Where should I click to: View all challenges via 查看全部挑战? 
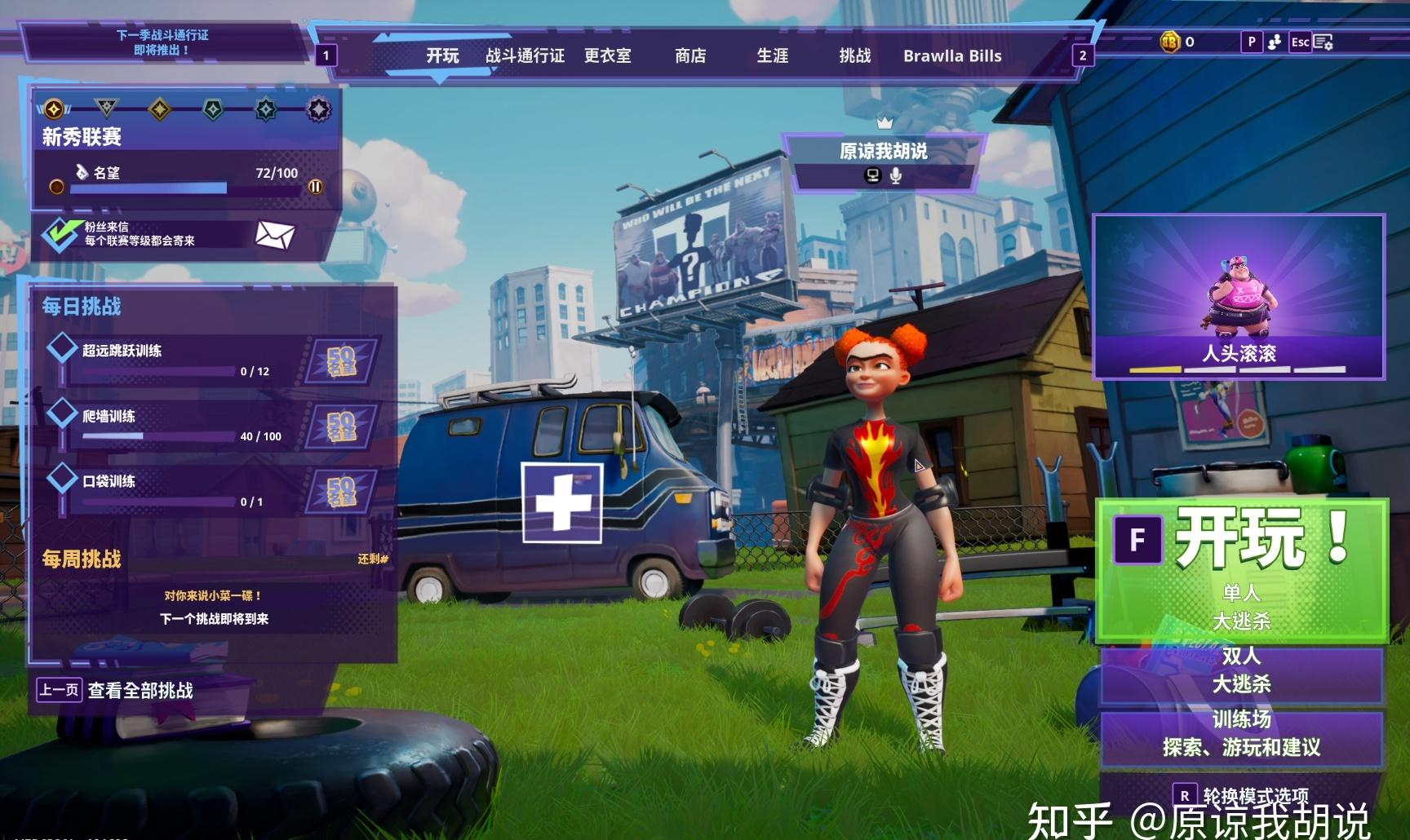(140, 691)
